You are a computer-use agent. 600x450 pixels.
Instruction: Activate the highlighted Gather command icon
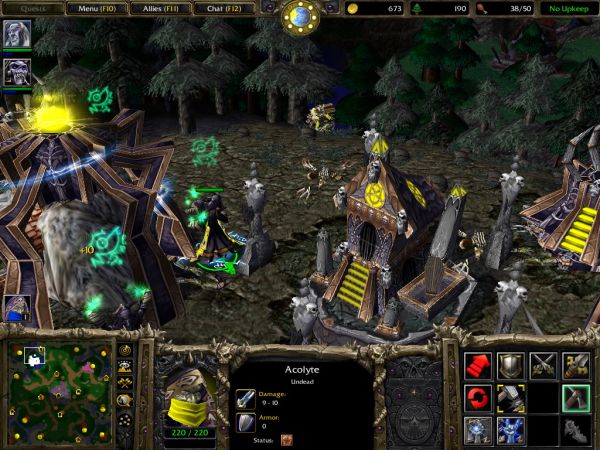point(576,398)
